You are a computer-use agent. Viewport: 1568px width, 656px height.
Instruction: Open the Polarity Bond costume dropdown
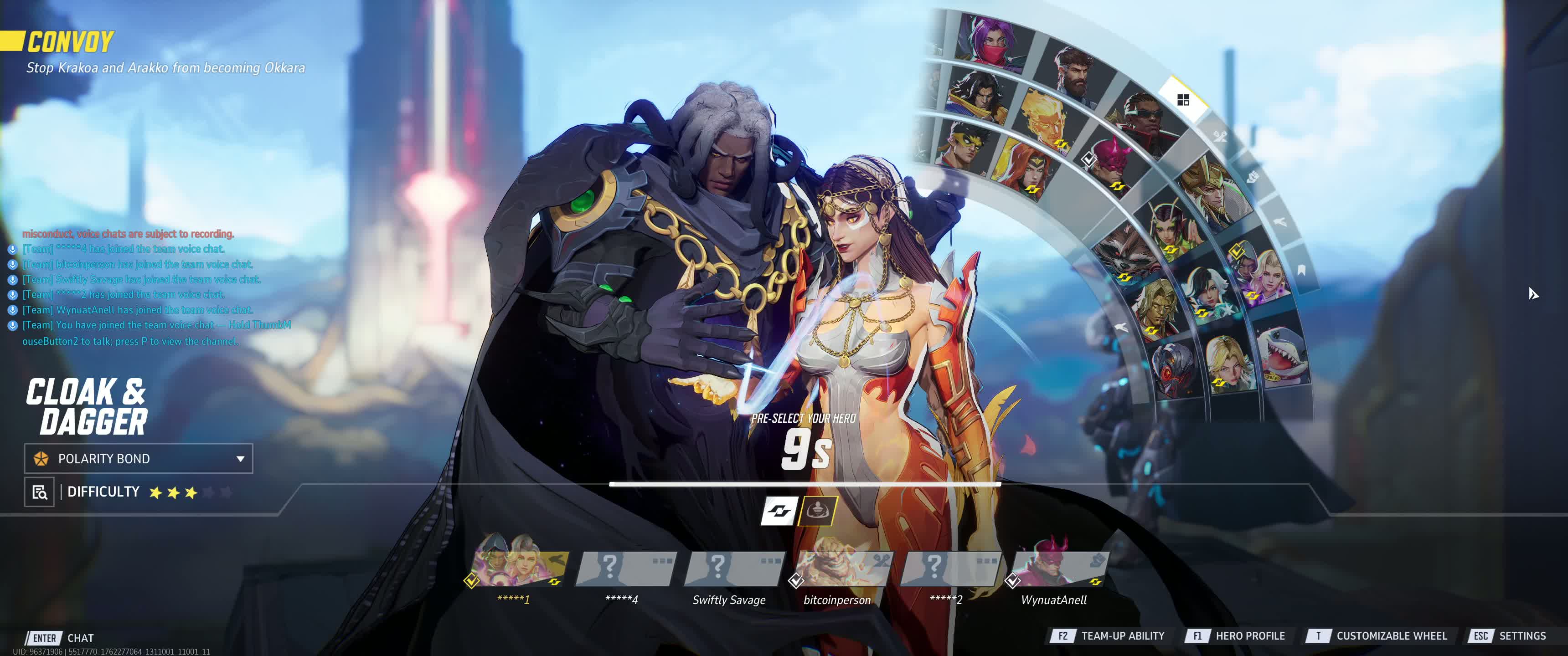click(139, 459)
